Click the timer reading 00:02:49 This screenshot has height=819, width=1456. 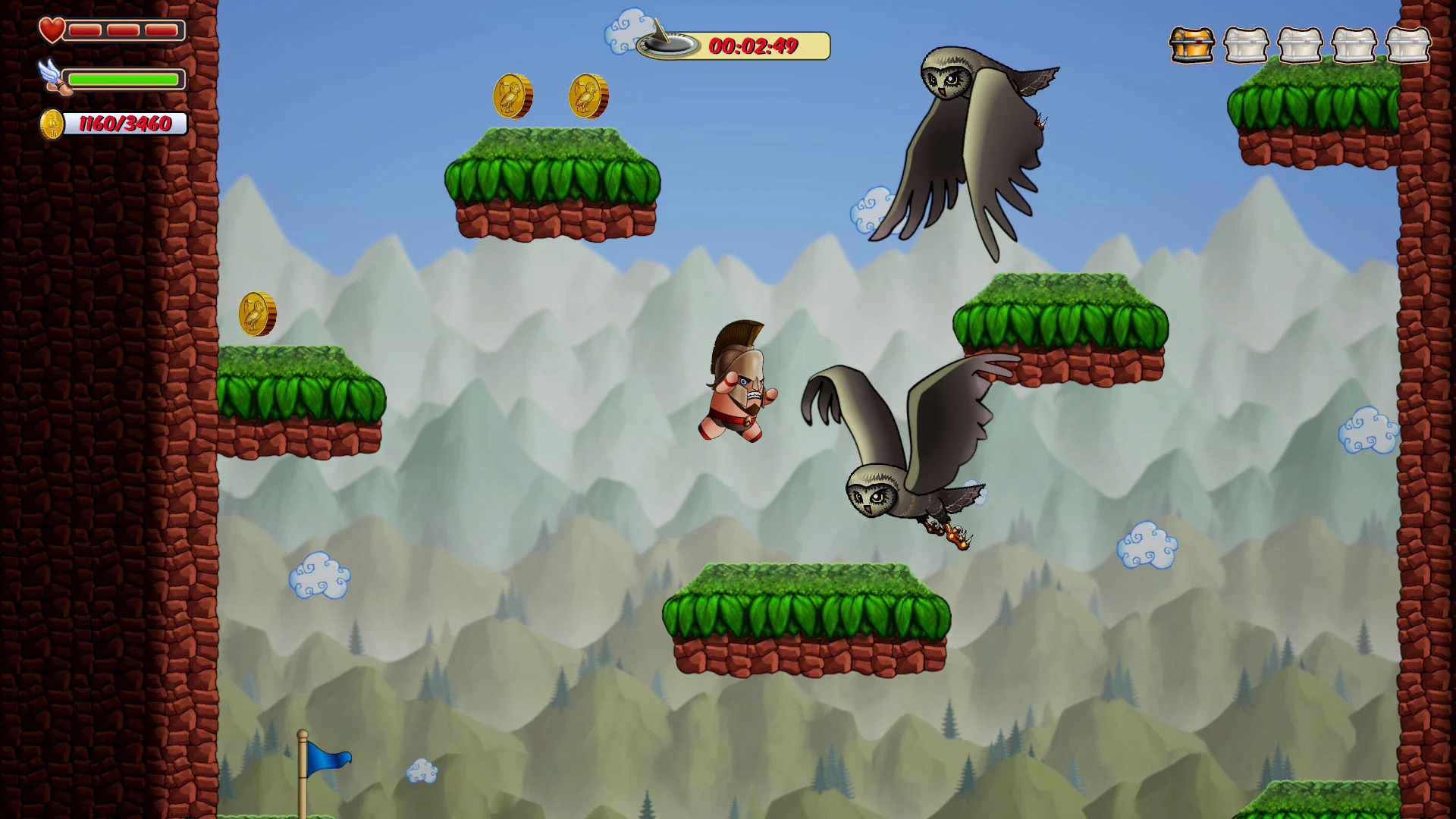753,45
